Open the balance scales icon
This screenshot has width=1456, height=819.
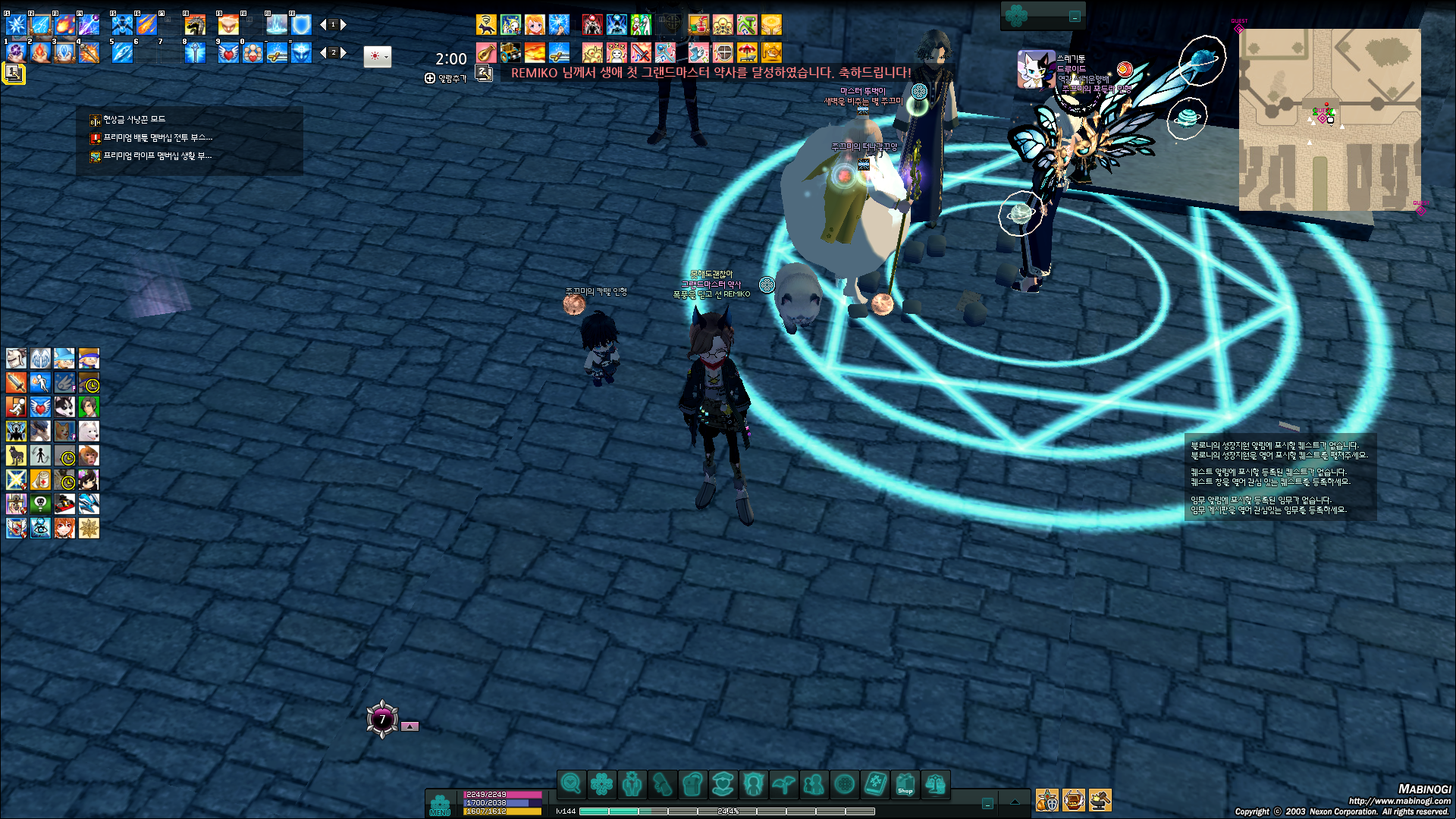[935, 784]
